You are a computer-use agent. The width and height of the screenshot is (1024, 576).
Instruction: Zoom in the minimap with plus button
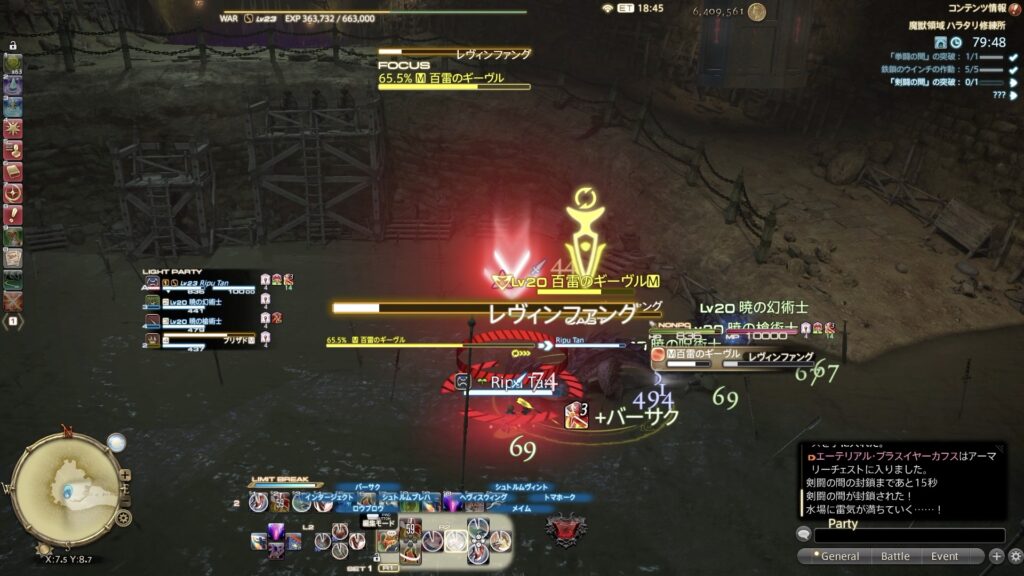coord(125,475)
